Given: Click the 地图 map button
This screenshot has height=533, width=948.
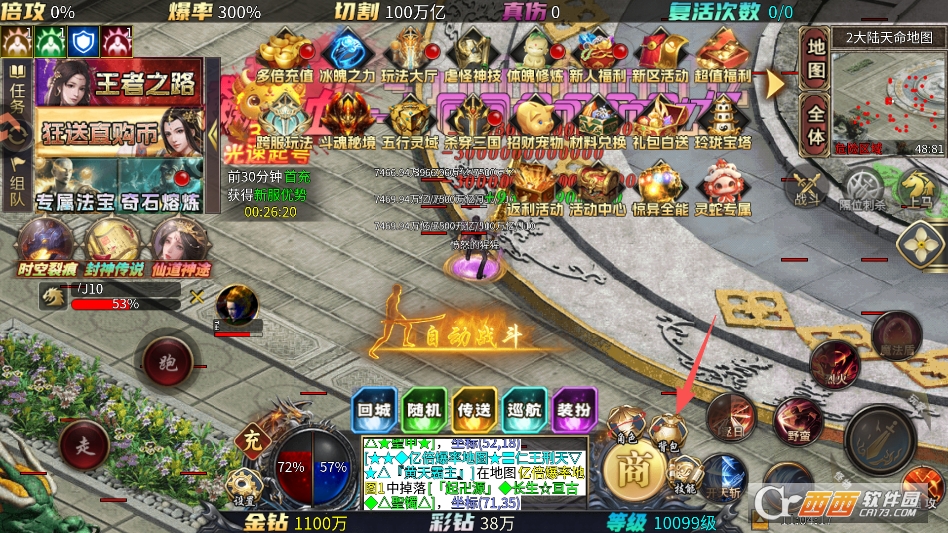Looking at the screenshot, I should pos(816,58).
